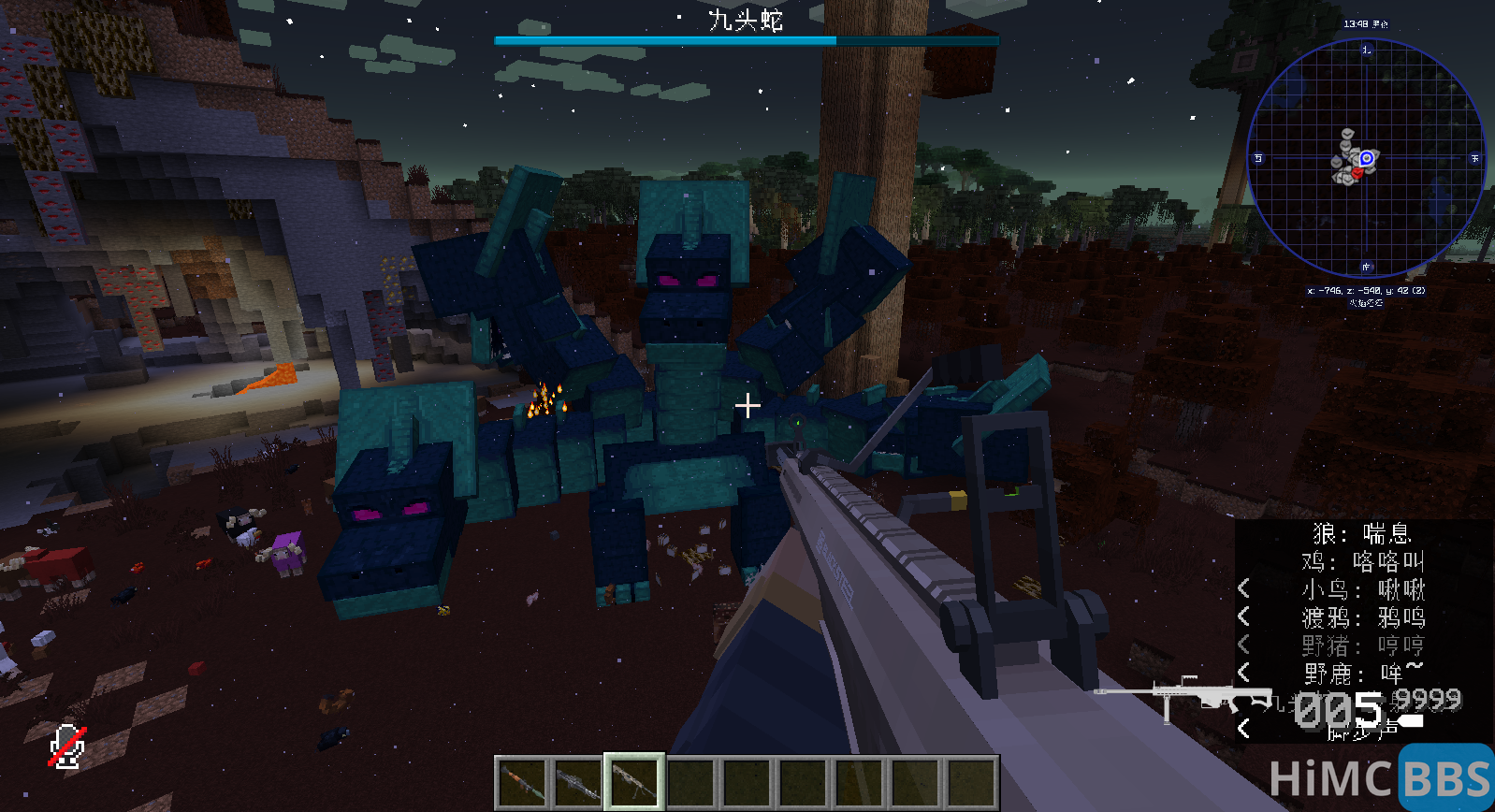This screenshot has width=1495, height=812.
Task: Select the grey machine gun hotbar slot
Action: tap(578, 782)
